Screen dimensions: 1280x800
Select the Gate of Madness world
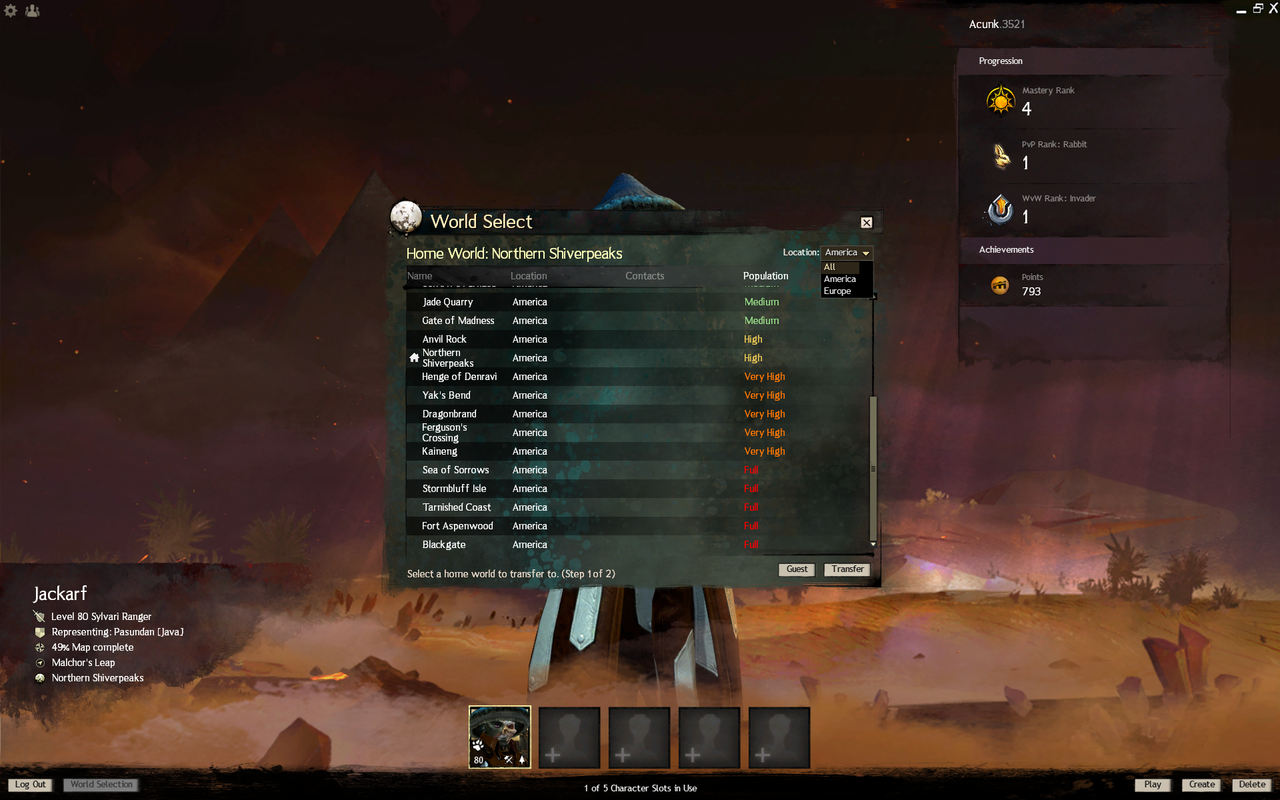point(458,321)
